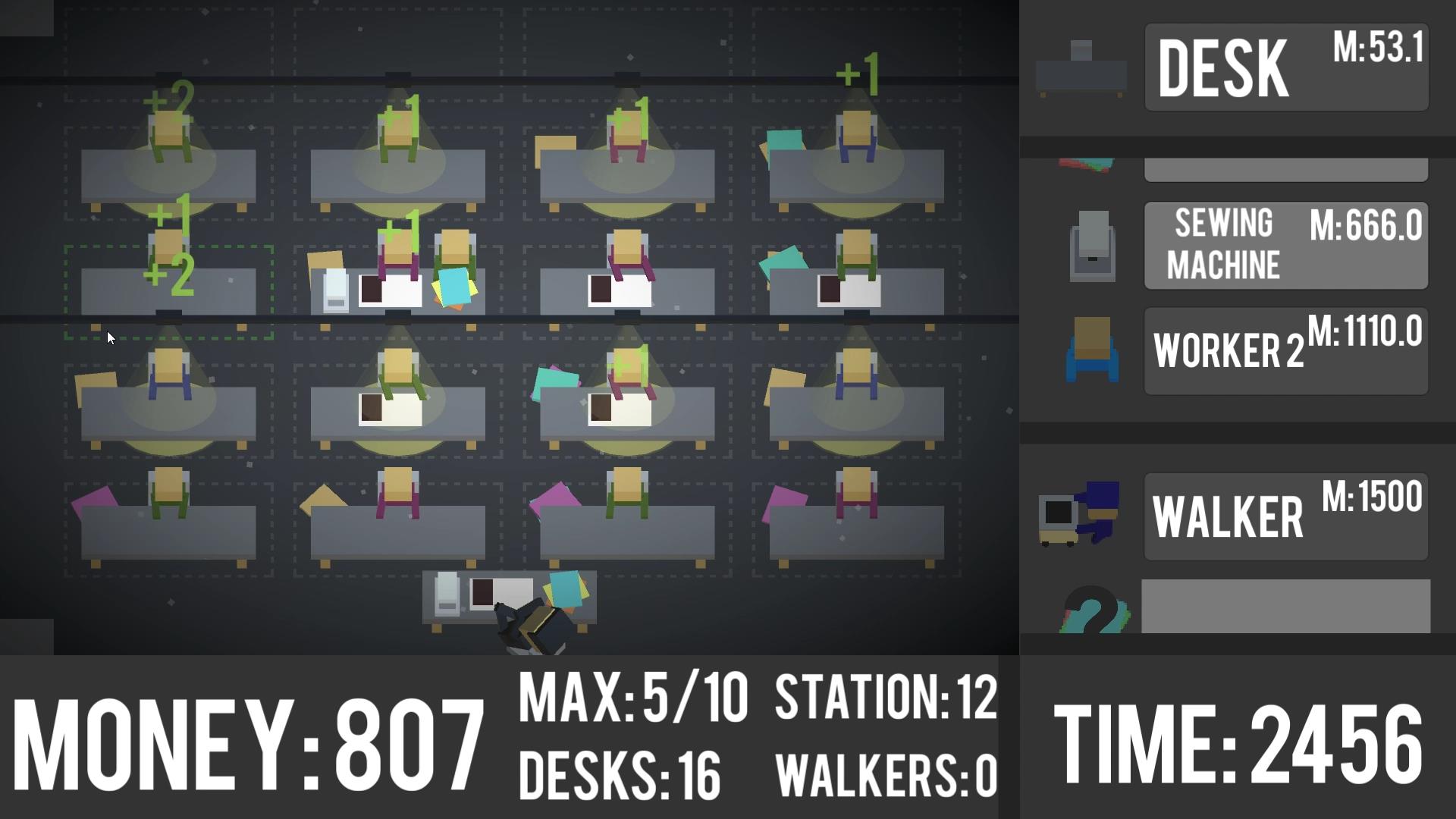1456x819 pixels.
Task: Click the Sewing Machine purchase panel
Action: click(x=1285, y=244)
